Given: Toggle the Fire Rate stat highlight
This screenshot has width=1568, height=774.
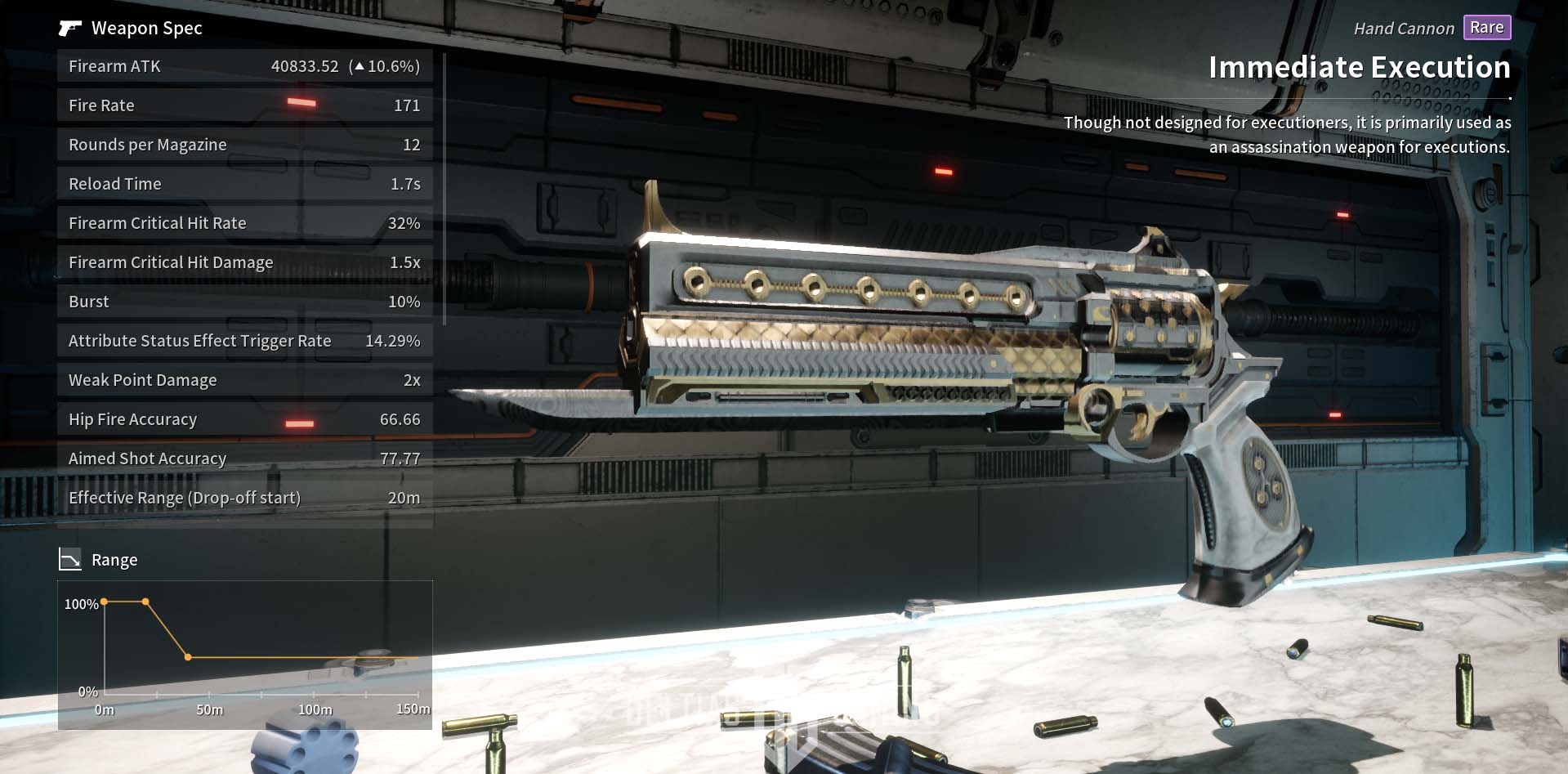Looking at the screenshot, I should (244, 105).
